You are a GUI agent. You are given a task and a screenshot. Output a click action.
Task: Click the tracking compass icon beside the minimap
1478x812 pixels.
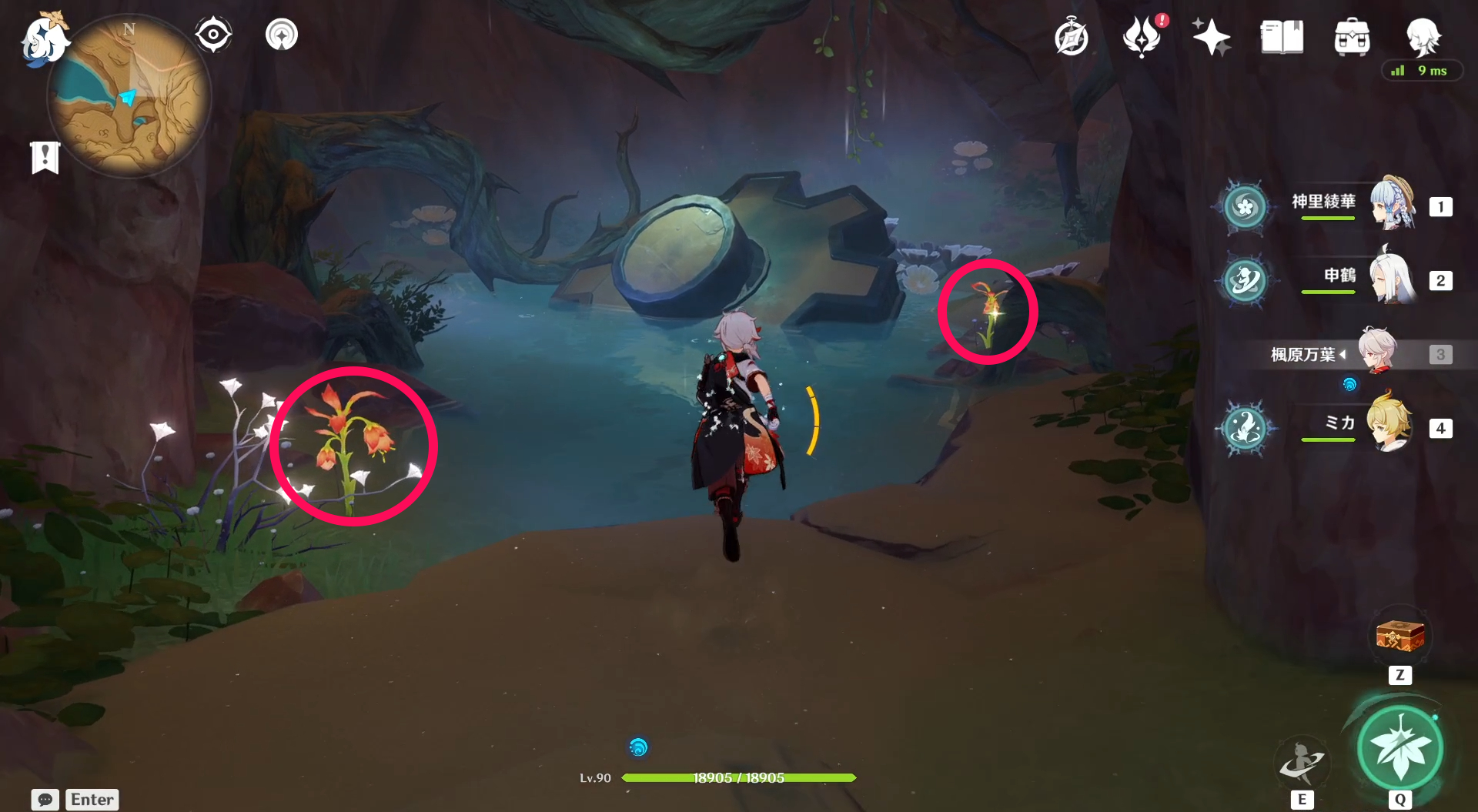click(x=213, y=34)
